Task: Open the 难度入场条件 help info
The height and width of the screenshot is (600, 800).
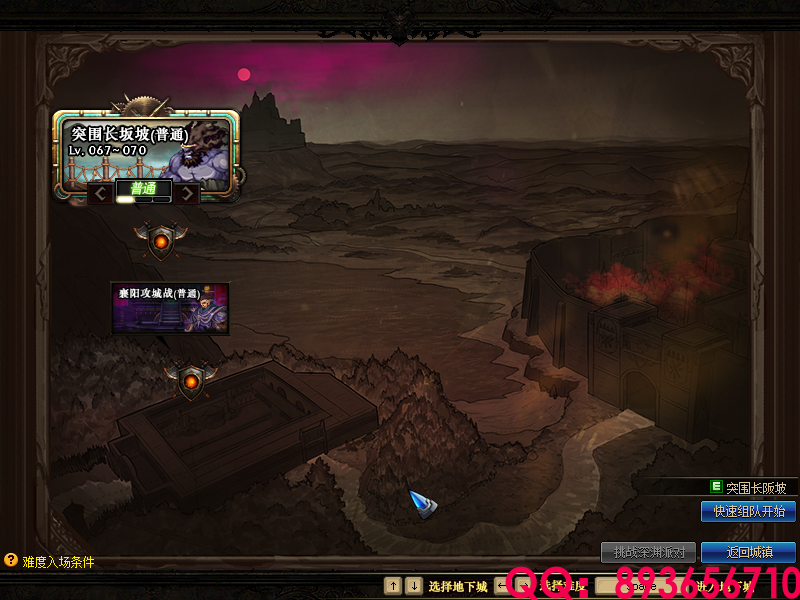Action: [x=50, y=562]
